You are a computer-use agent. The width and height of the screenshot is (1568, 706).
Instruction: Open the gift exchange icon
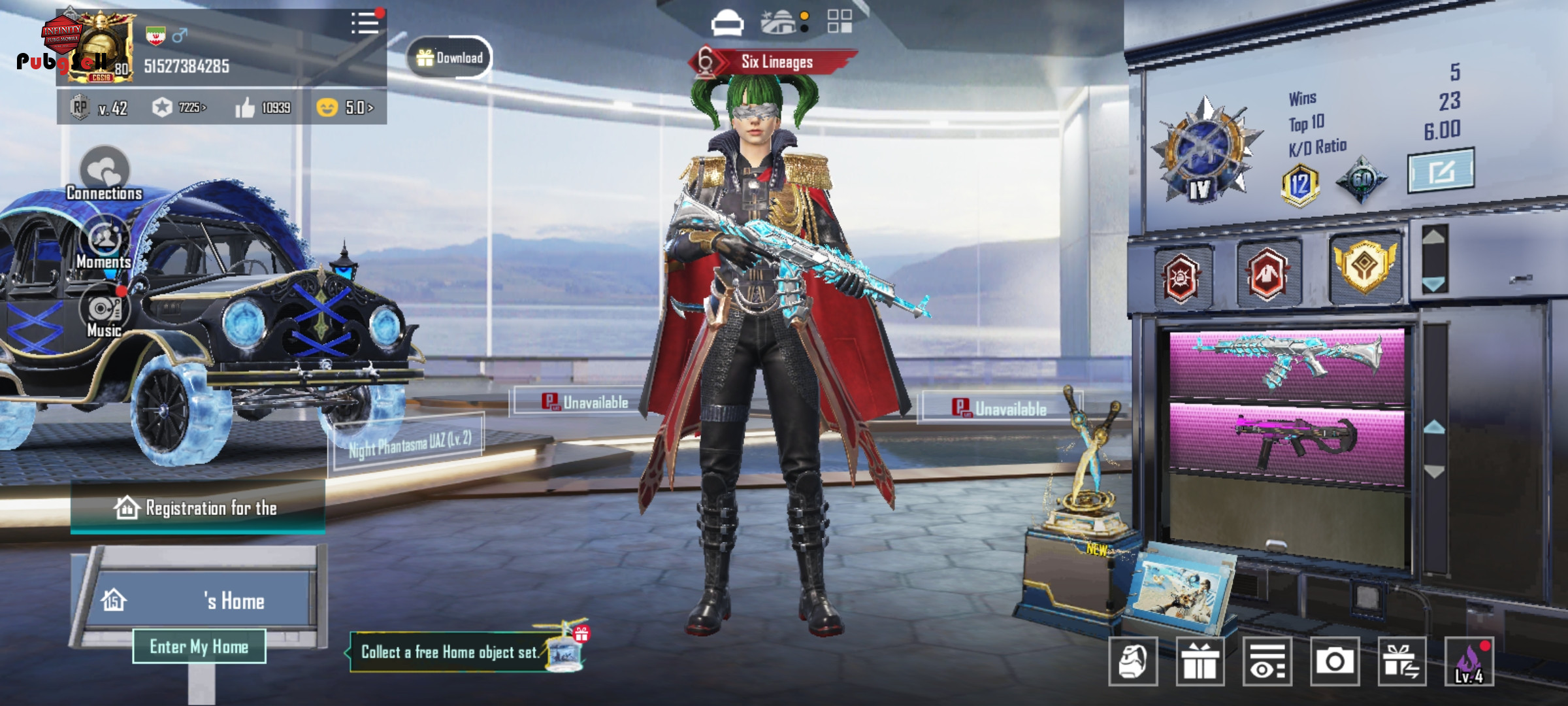[1401, 662]
